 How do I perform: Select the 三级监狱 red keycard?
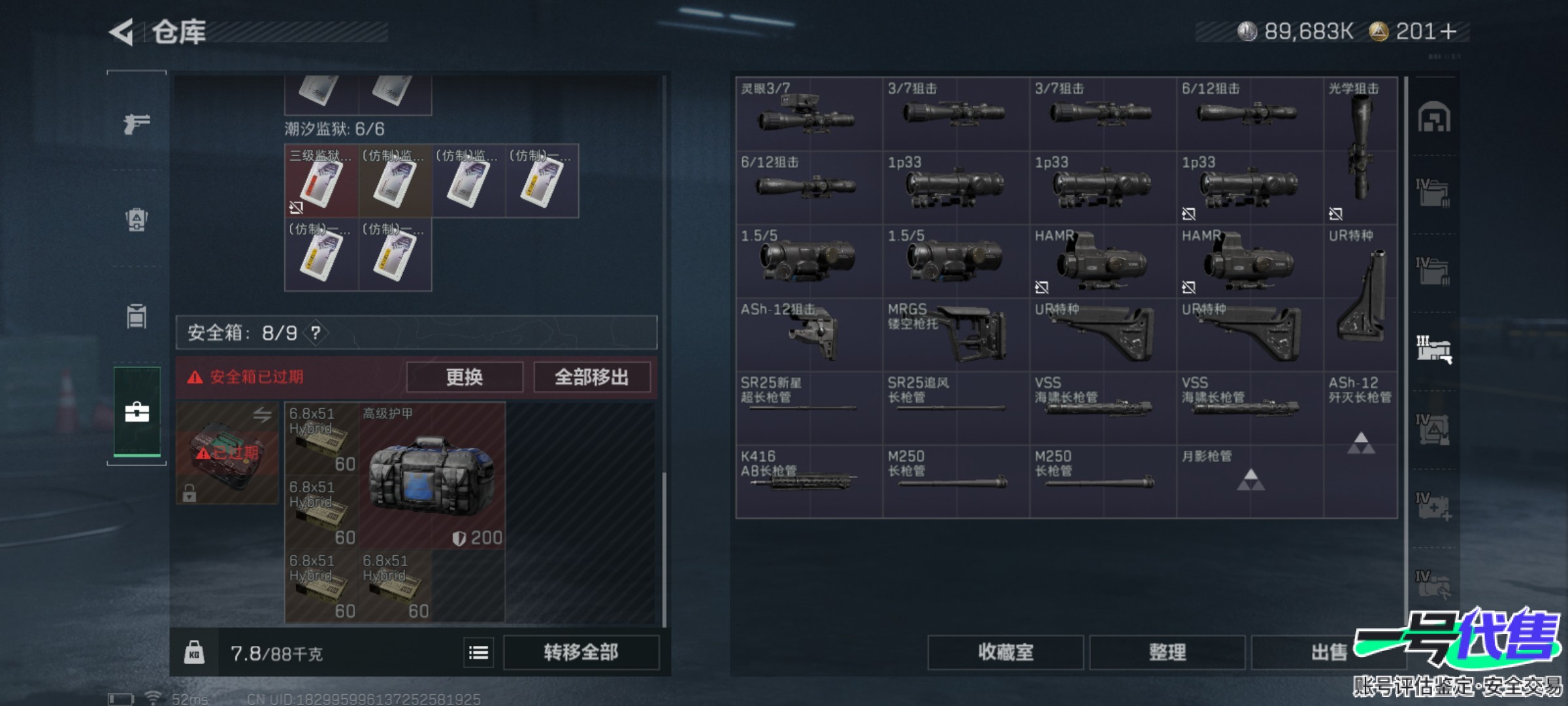tap(321, 181)
